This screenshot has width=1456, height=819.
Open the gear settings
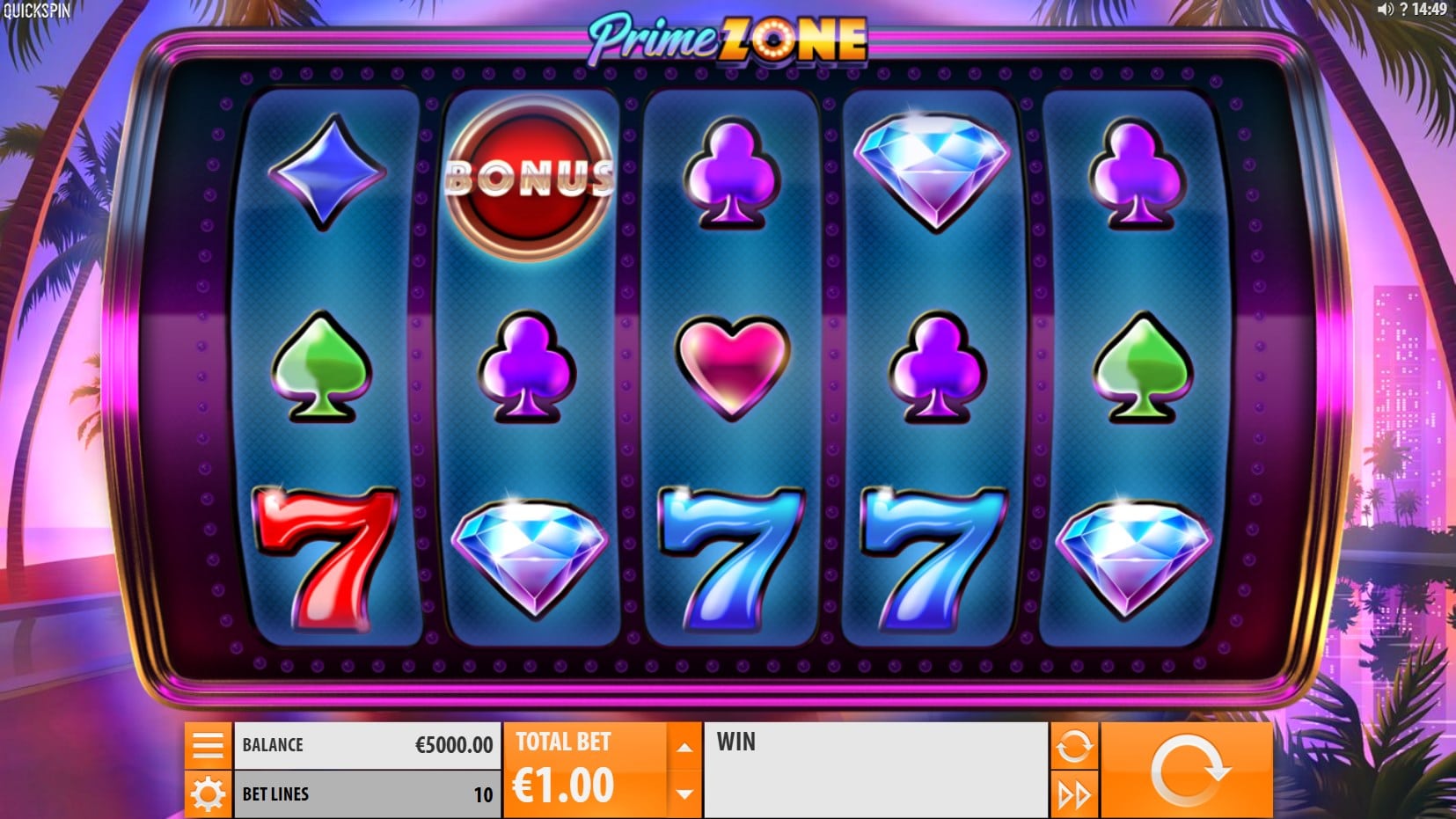(208, 794)
